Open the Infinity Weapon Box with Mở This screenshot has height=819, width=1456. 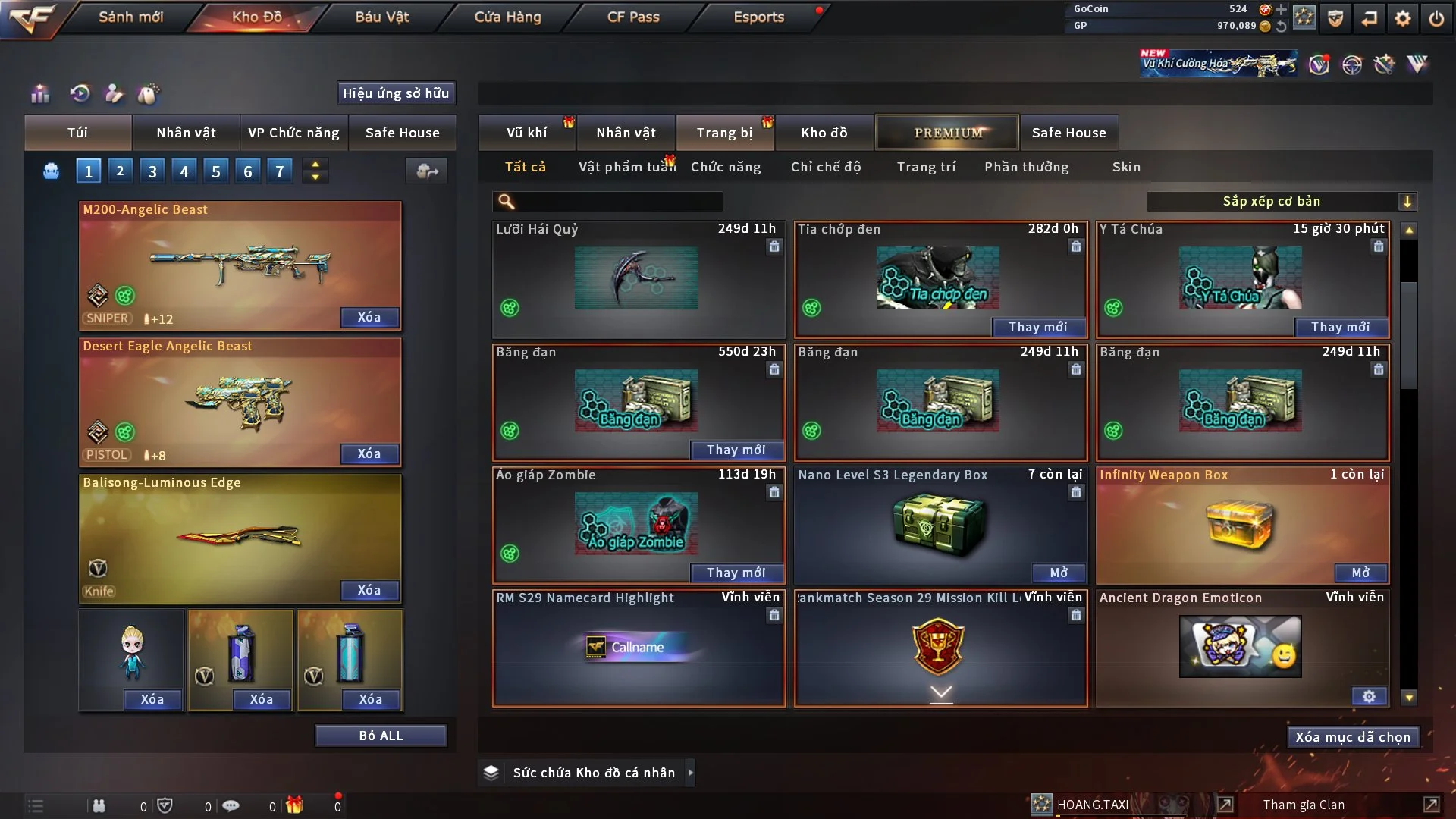click(1360, 573)
